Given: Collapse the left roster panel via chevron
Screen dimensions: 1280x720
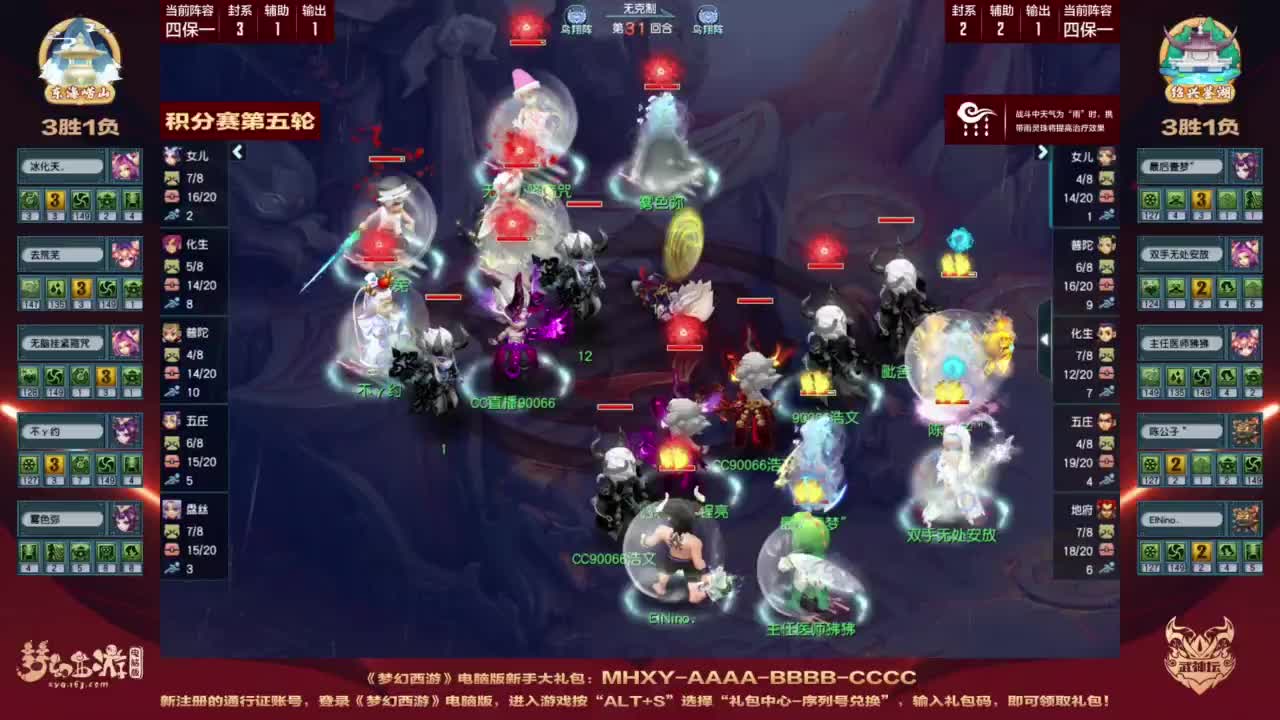Looking at the screenshot, I should pos(238,152).
